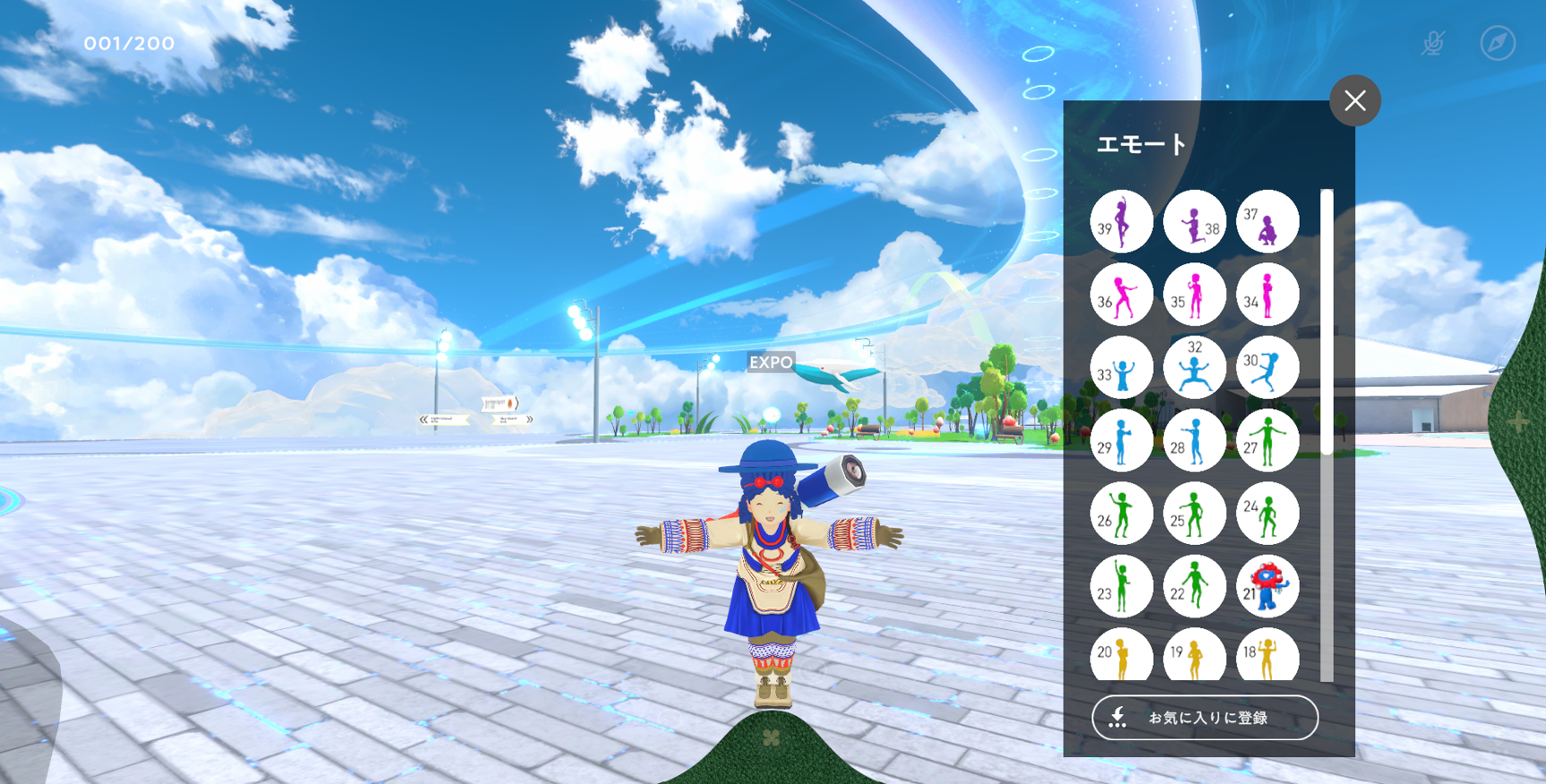Choose pink emote number 35
This screenshot has height=784, width=1546.
click(x=1194, y=294)
